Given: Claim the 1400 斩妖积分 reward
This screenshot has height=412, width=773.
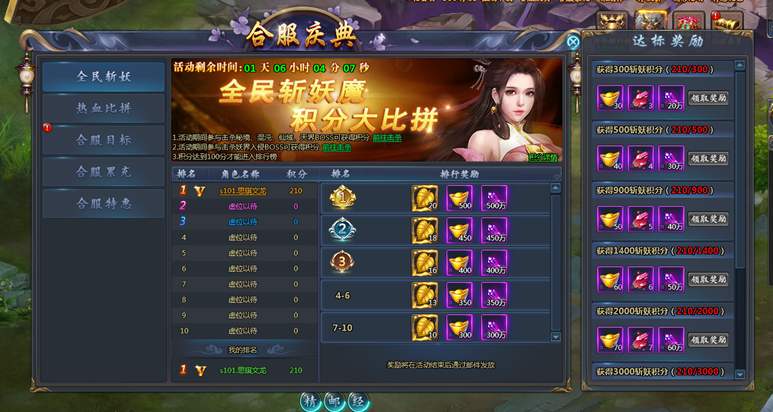Looking at the screenshot, I should click(708, 279).
